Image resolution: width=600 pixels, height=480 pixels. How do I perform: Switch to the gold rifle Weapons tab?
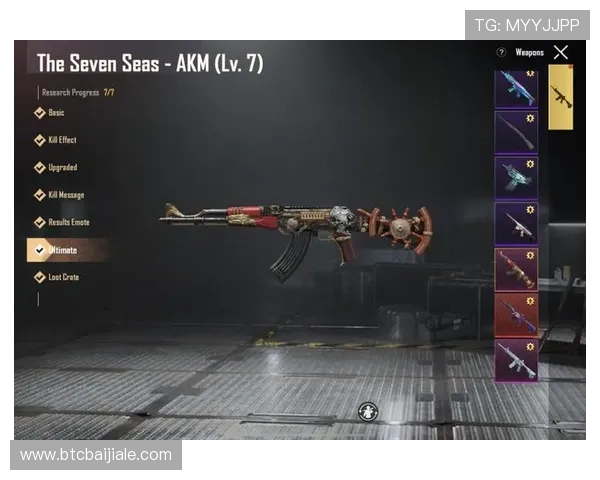pyautogui.click(x=561, y=97)
